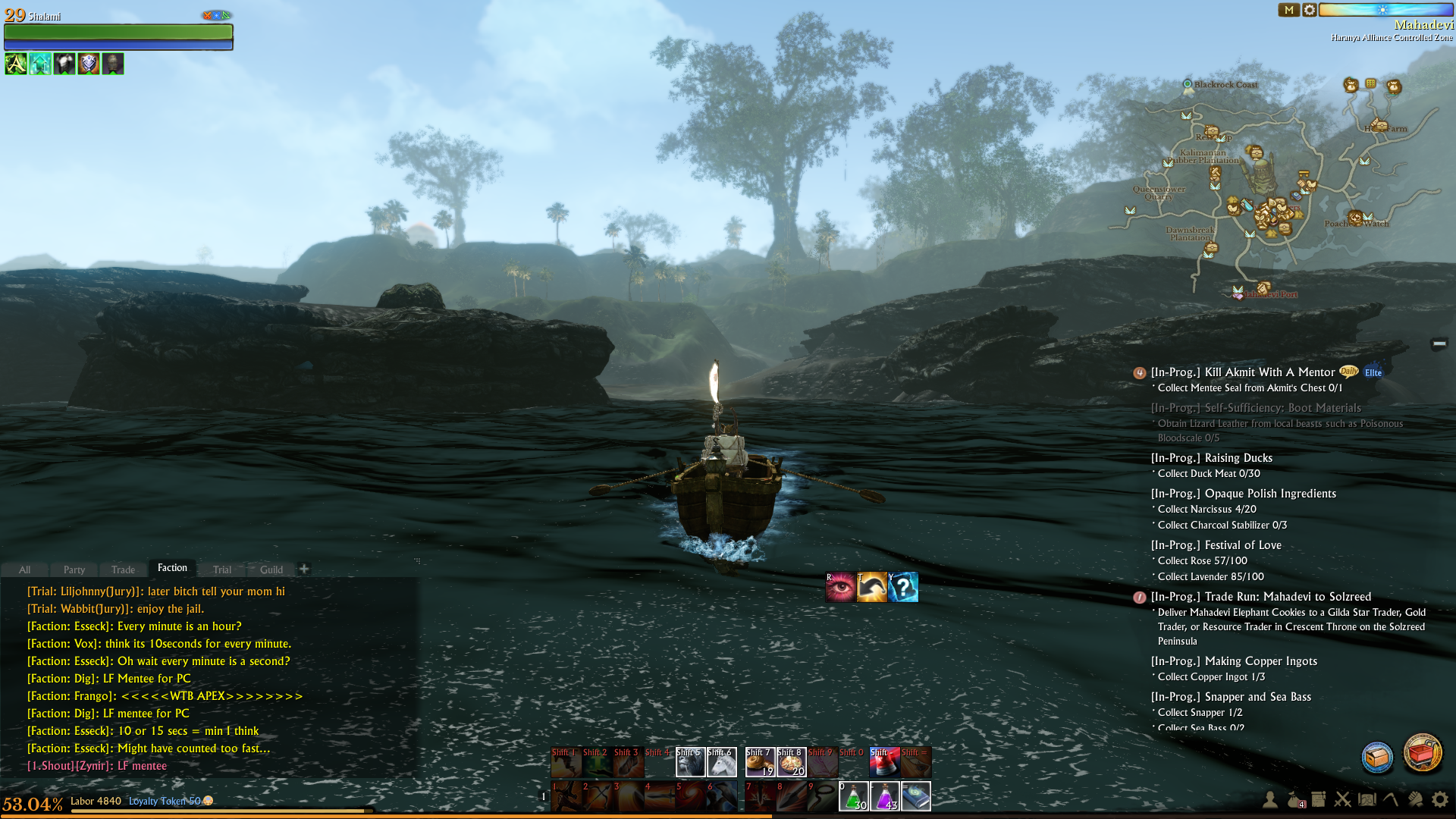Switch to the Trade chat tab
The width and height of the screenshot is (1456, 819).
tap(123, 570)
